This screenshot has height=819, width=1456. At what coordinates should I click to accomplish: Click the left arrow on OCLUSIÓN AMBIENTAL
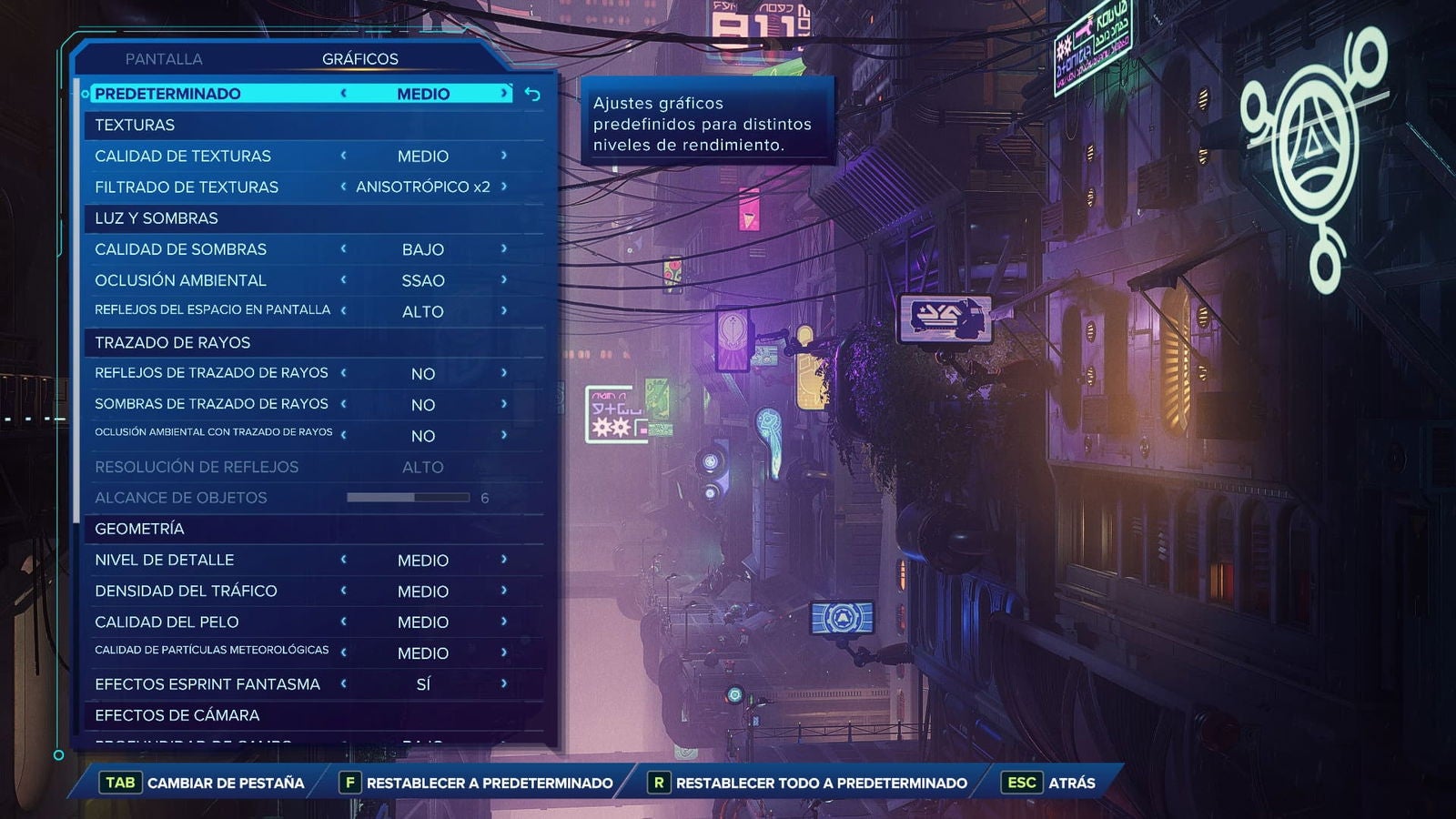tap(346, 280)
